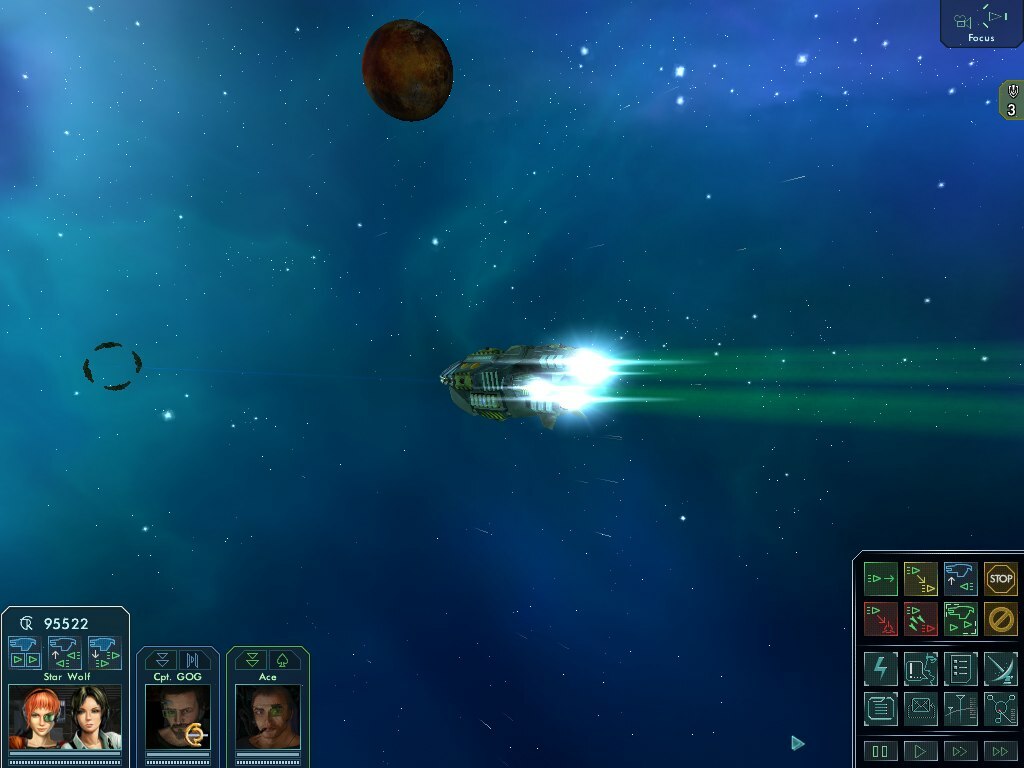
Task: Pause the game with the pause button
Action: (x=881, y=751)
